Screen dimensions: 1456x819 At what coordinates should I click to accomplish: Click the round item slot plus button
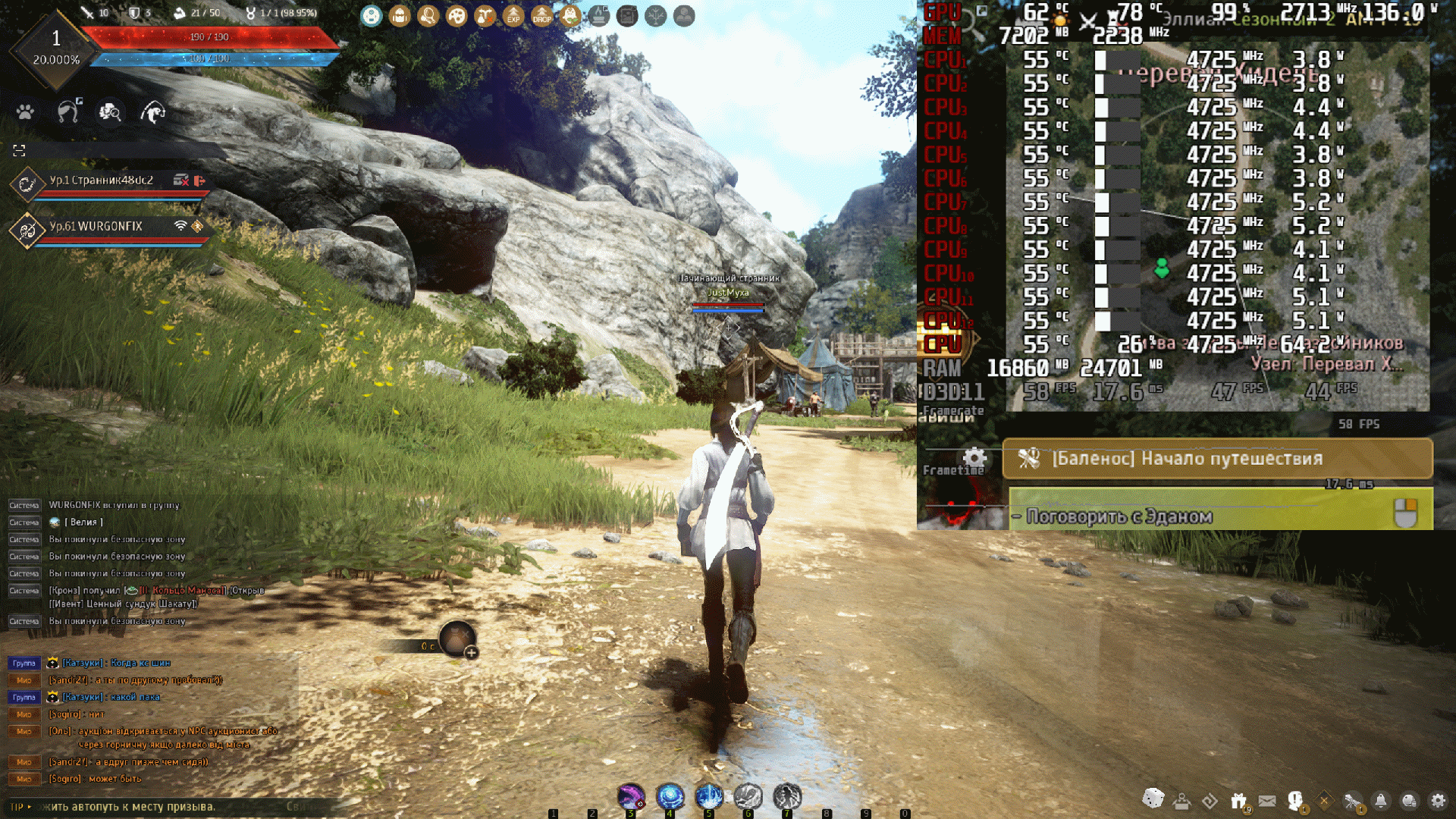[471, 652]
